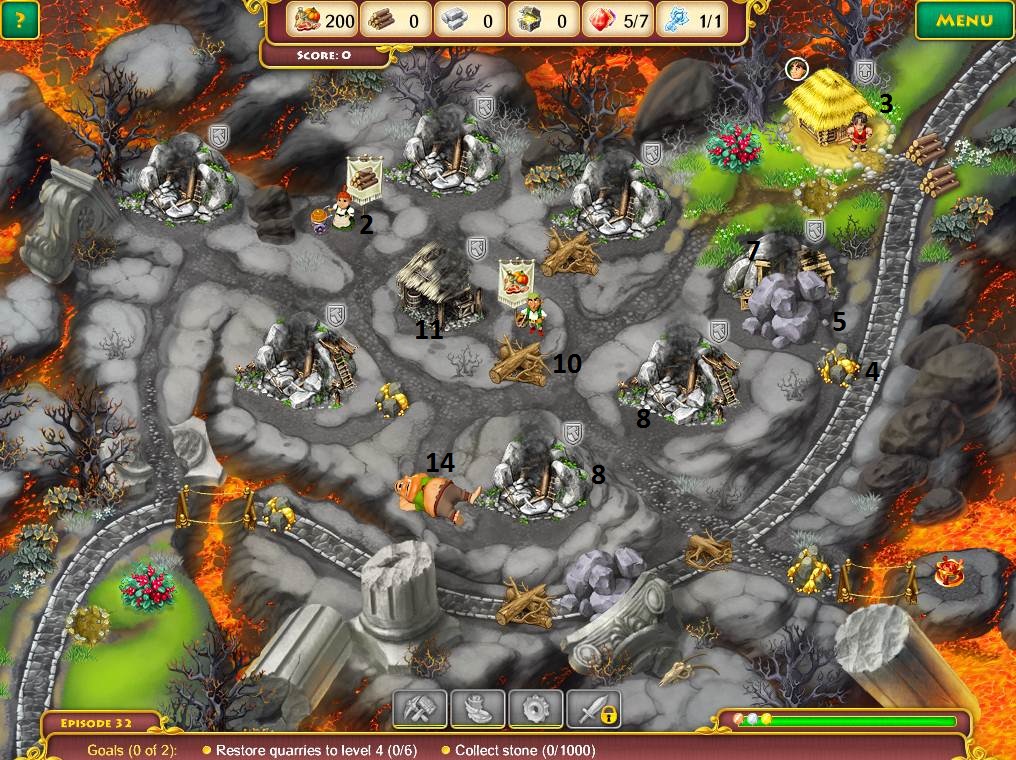Open help with the question mark button

tap(20, 20)
